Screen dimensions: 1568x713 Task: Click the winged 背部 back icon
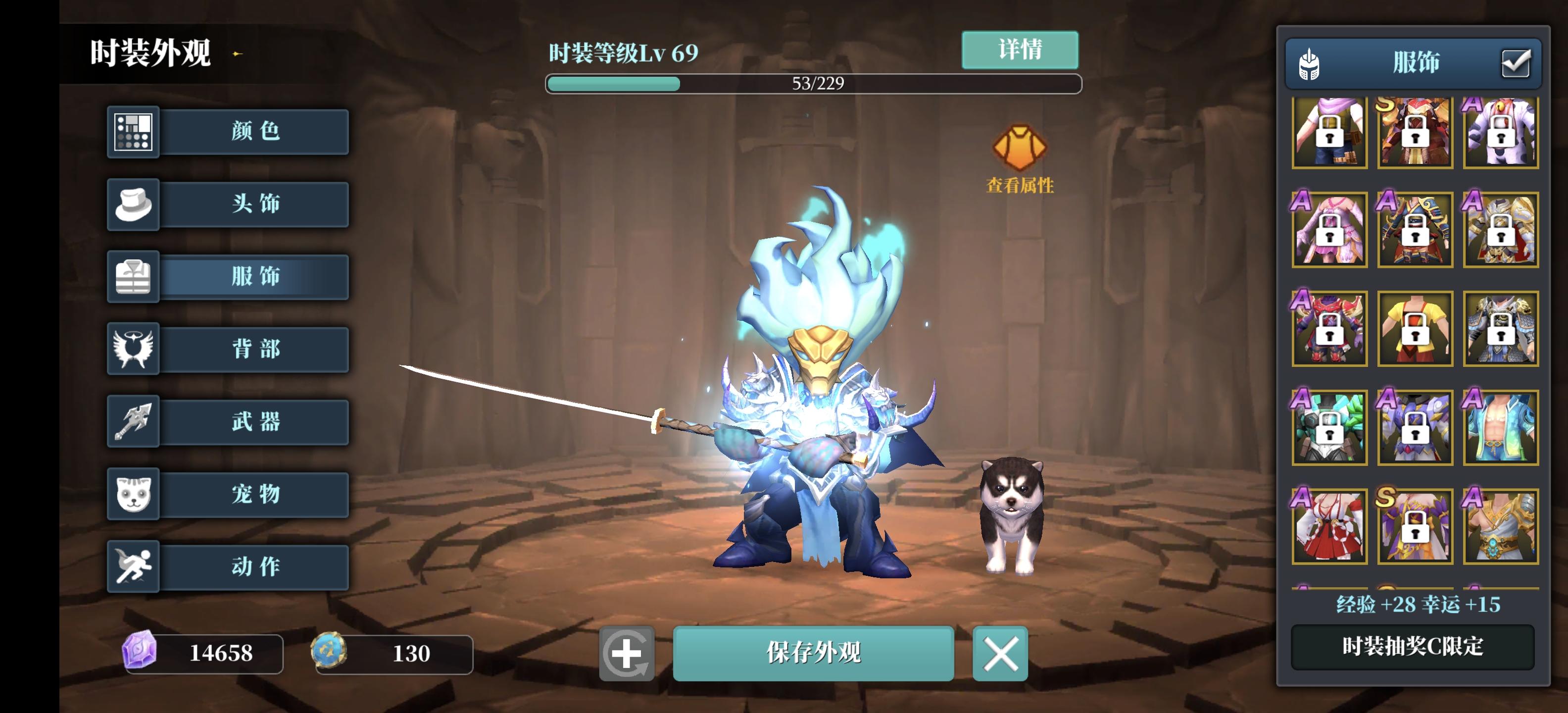click(133, 349)
